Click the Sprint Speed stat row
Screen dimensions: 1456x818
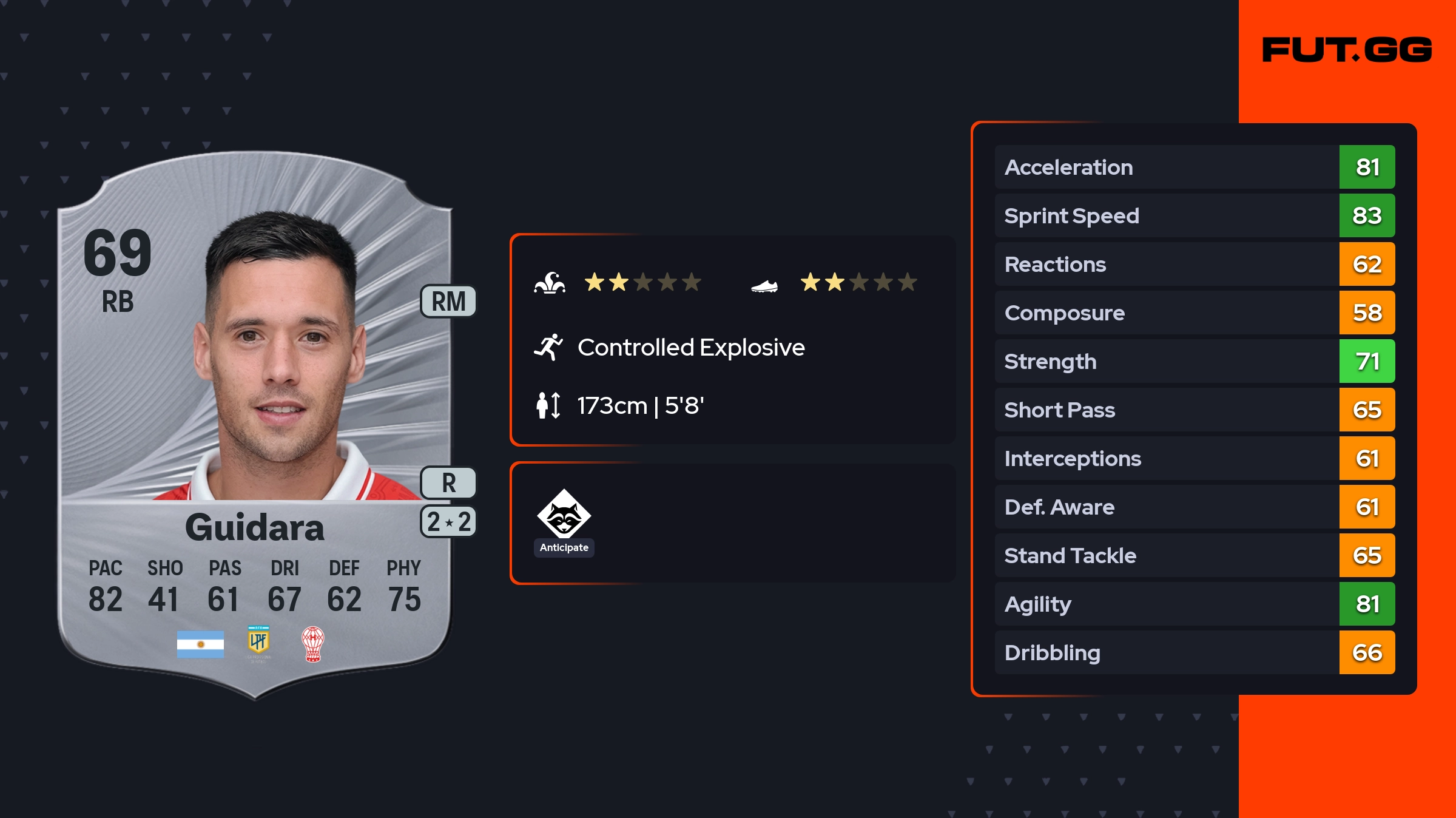coord(1195,215)
